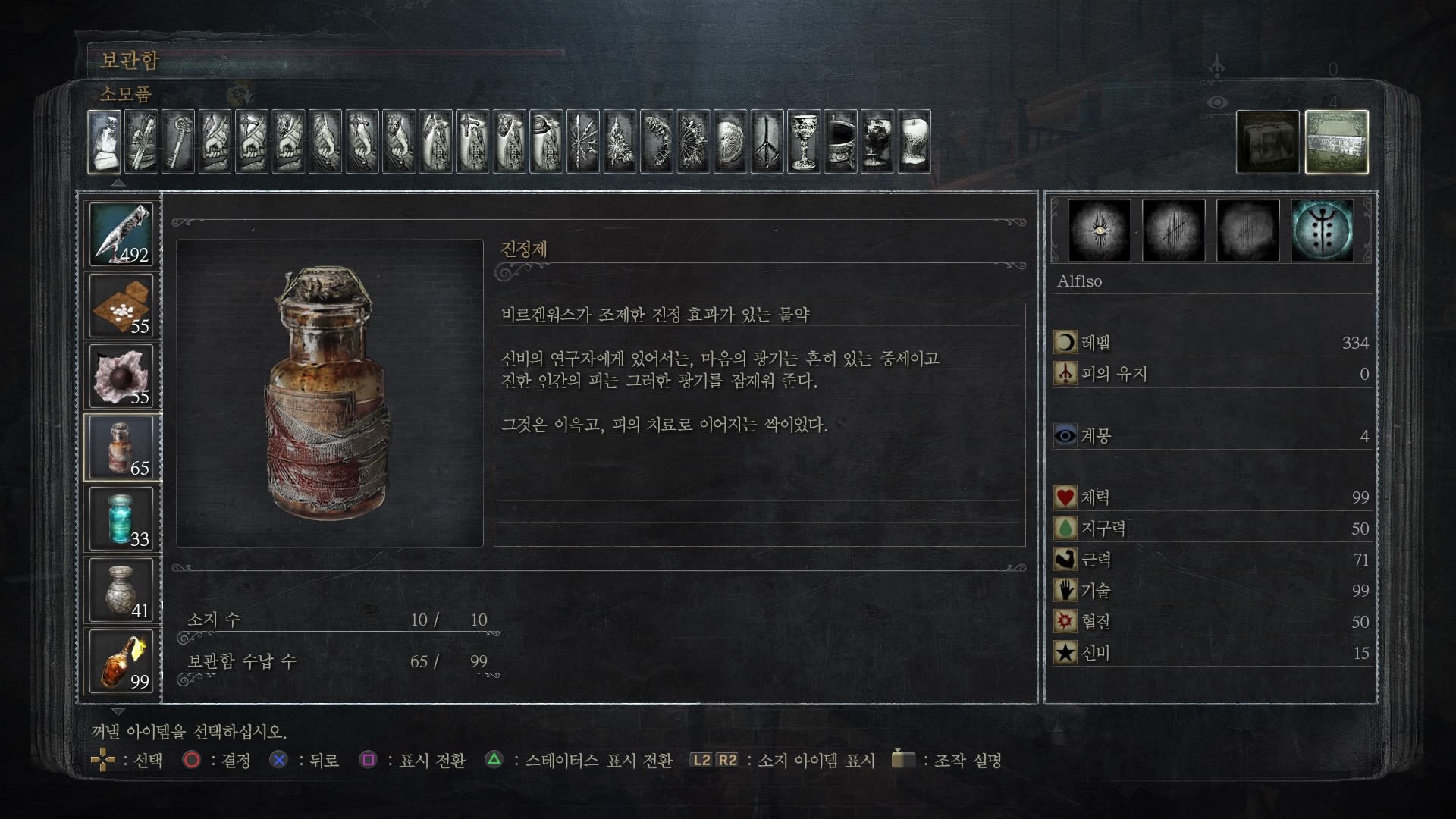Choose the Blue Elixir stack of 33

click(121, 519)
